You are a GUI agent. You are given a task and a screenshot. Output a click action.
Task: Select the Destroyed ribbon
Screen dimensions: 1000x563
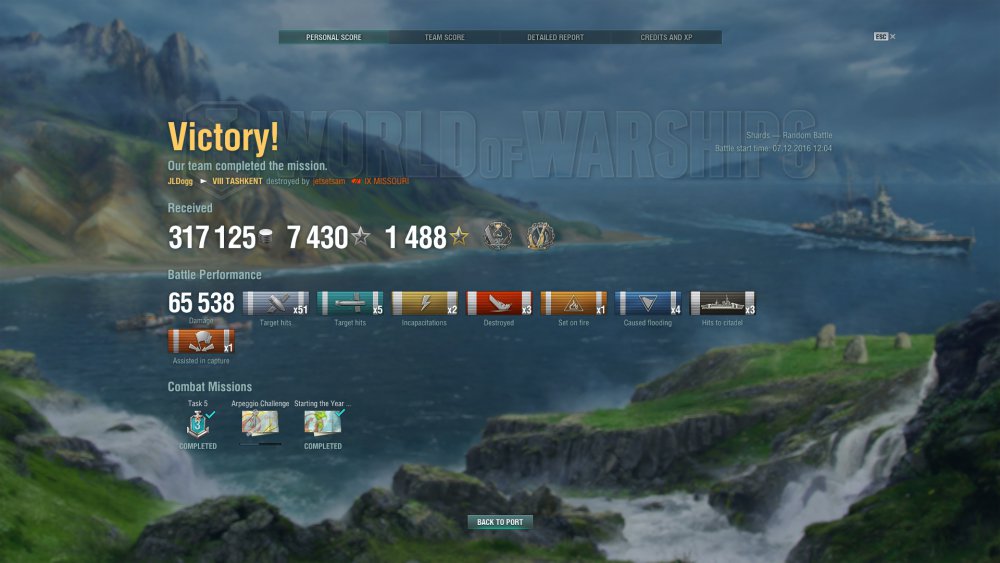(498, 304)
